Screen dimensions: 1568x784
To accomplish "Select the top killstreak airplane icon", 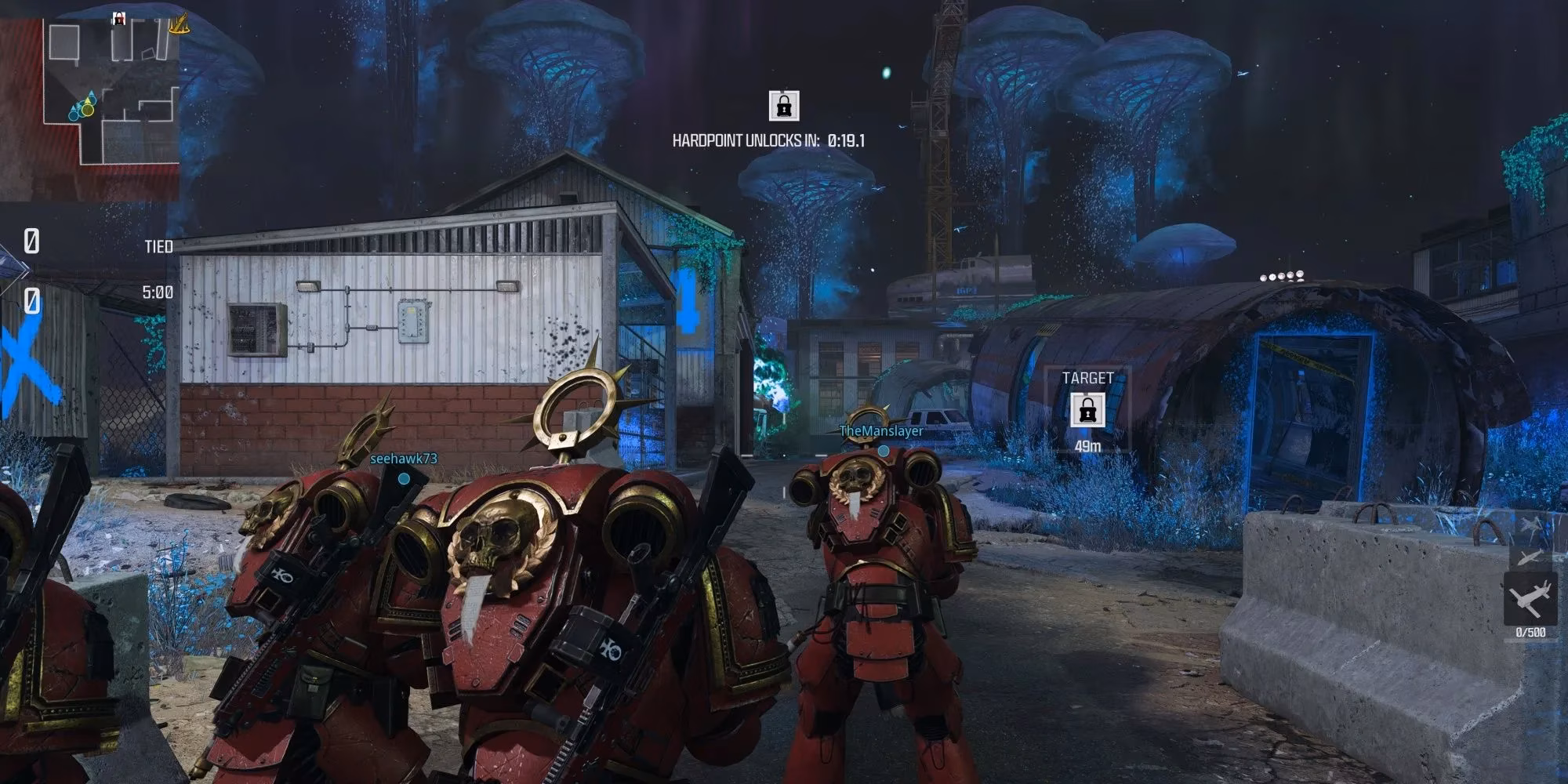I will (x=1529, y=524).
